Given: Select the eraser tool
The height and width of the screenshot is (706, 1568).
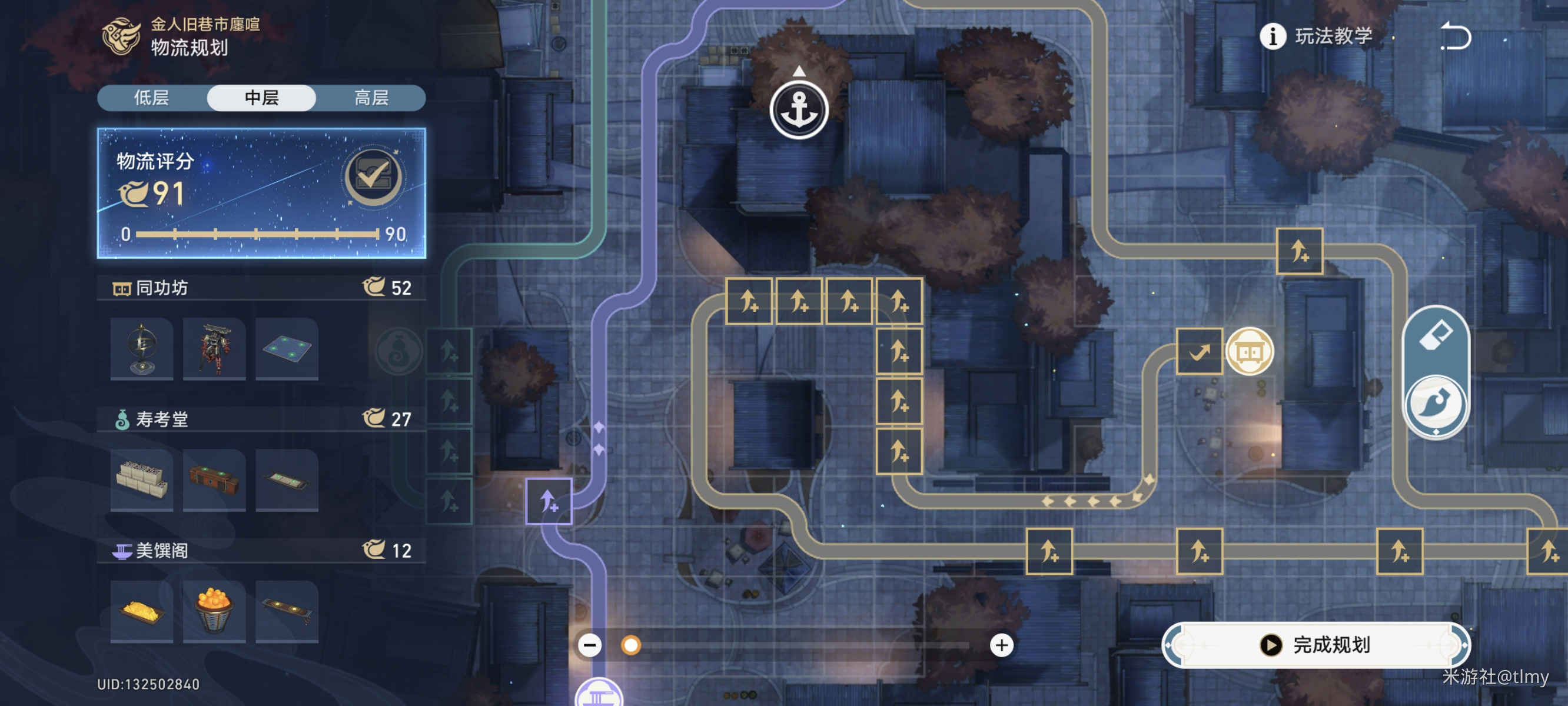Looking at the screenshot, I should pyautogui.click(x=1436, y=335).
